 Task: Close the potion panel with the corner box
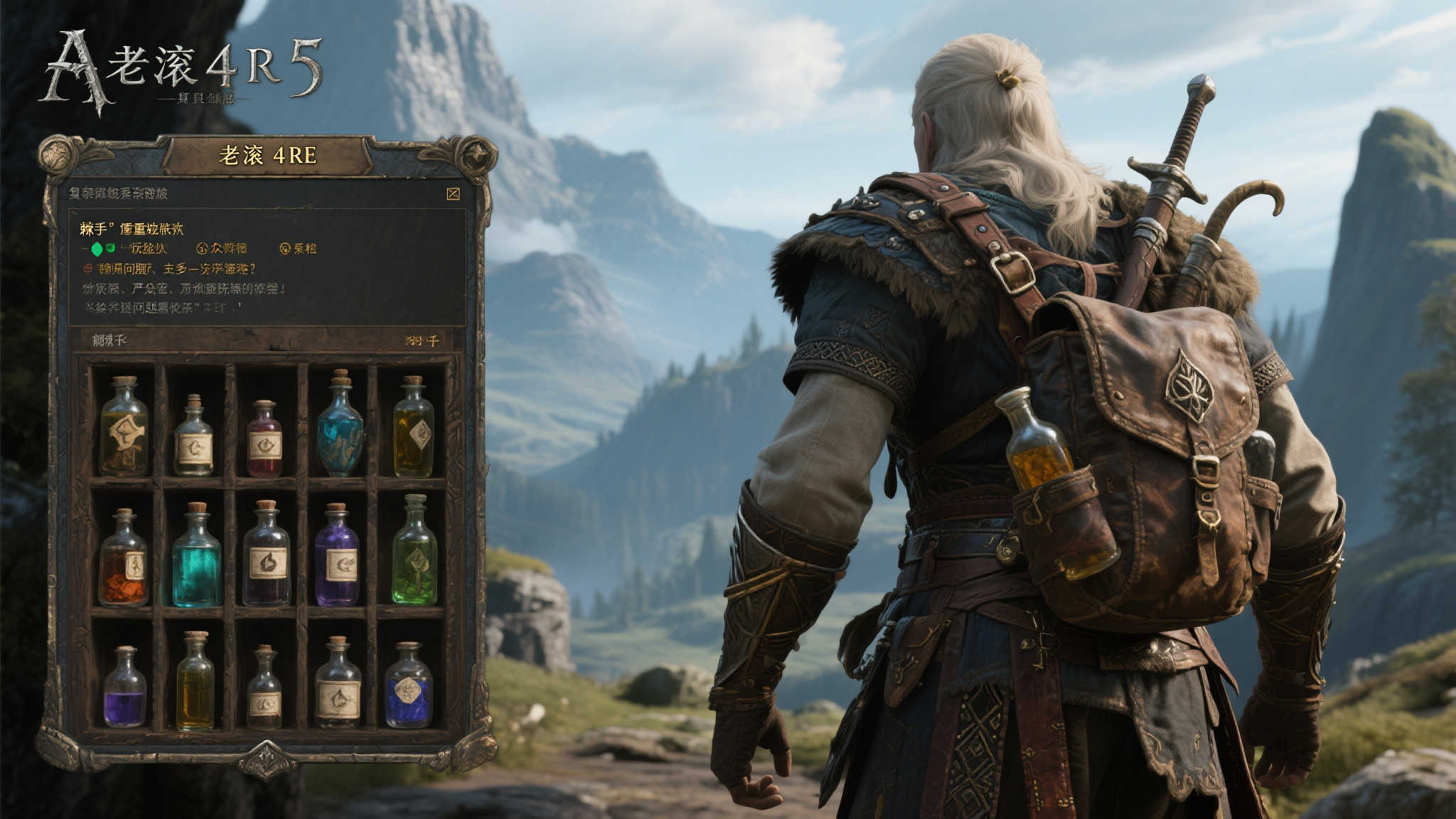[x=453, y=193]
